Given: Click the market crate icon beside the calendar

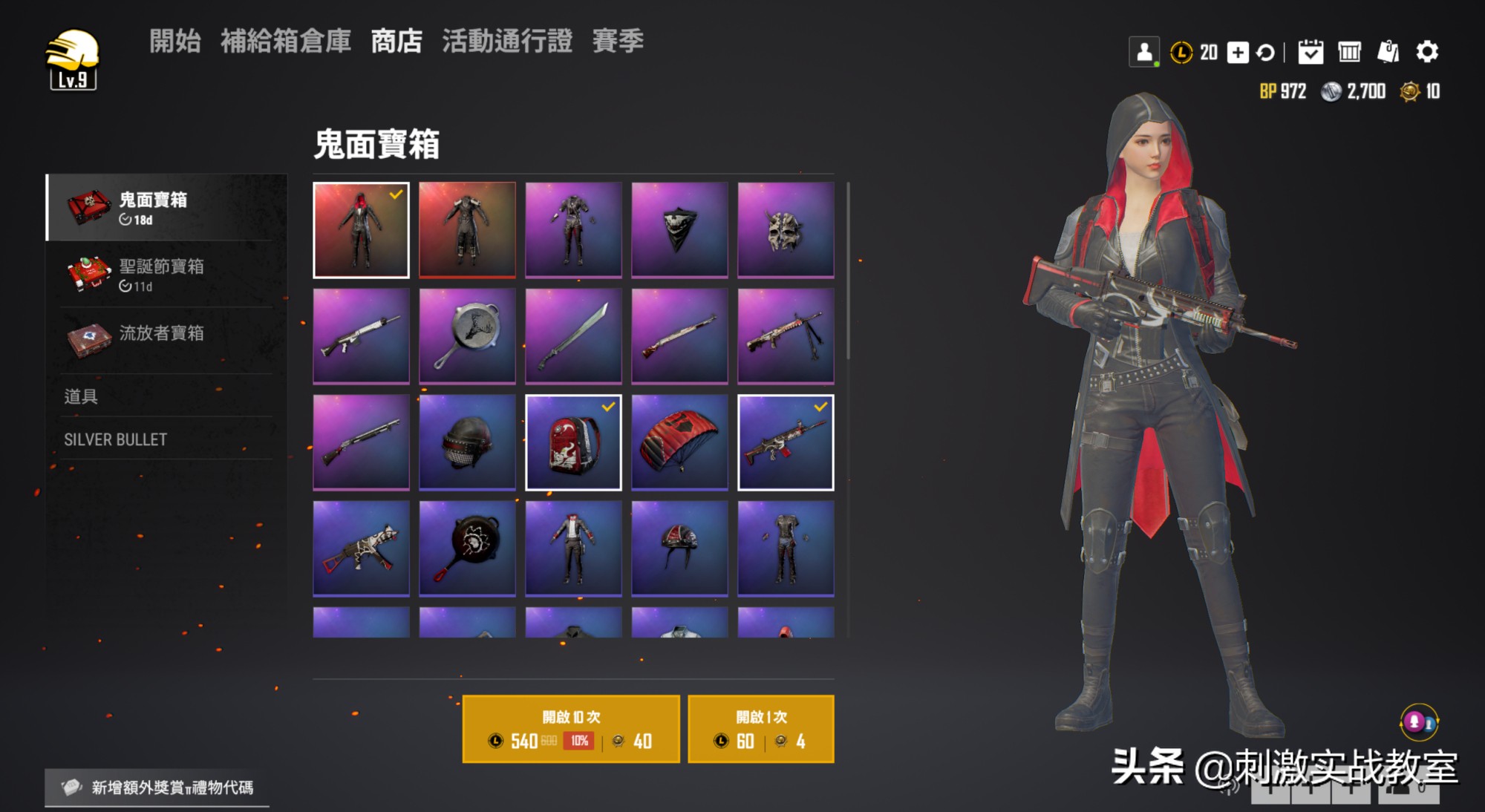Looking at the screenshot, I should click(x=1350, y=52).
